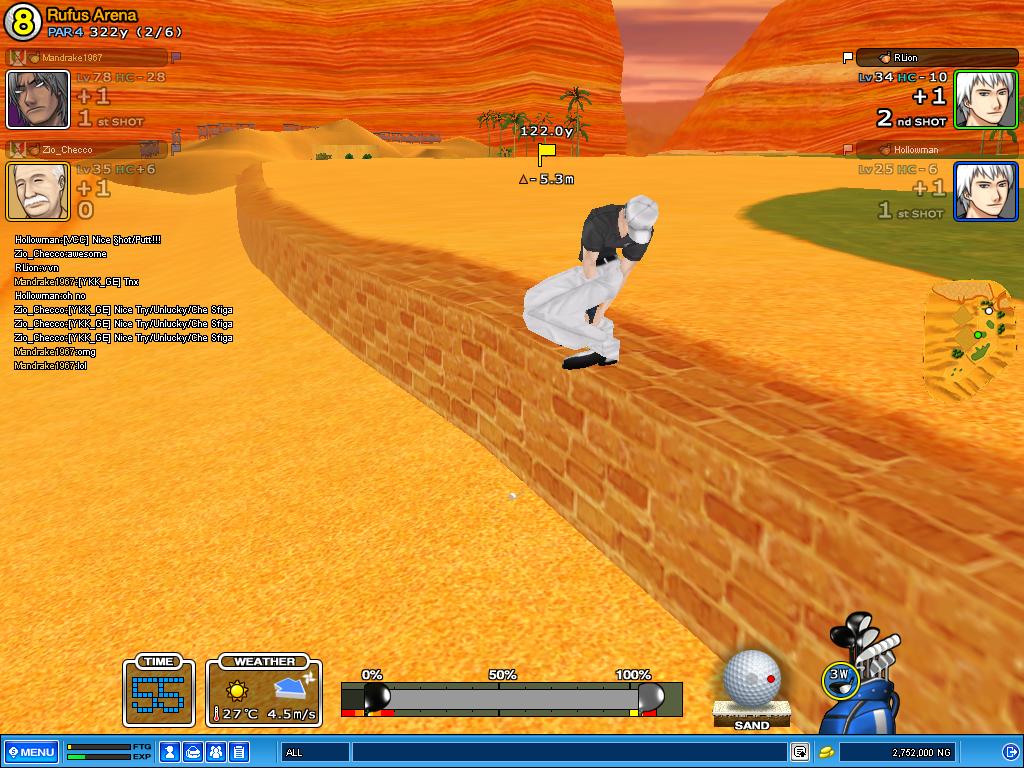The width and height of the screenshot is (1024, 768).
Task: Select Mandrake1967's player portrait
Action: [x=38, y=99]
